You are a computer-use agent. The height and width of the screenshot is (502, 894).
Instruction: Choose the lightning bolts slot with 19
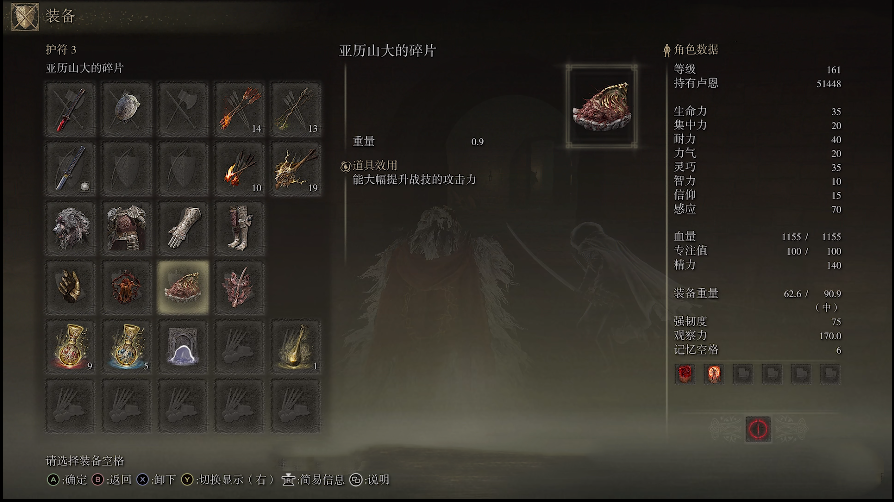297,168
